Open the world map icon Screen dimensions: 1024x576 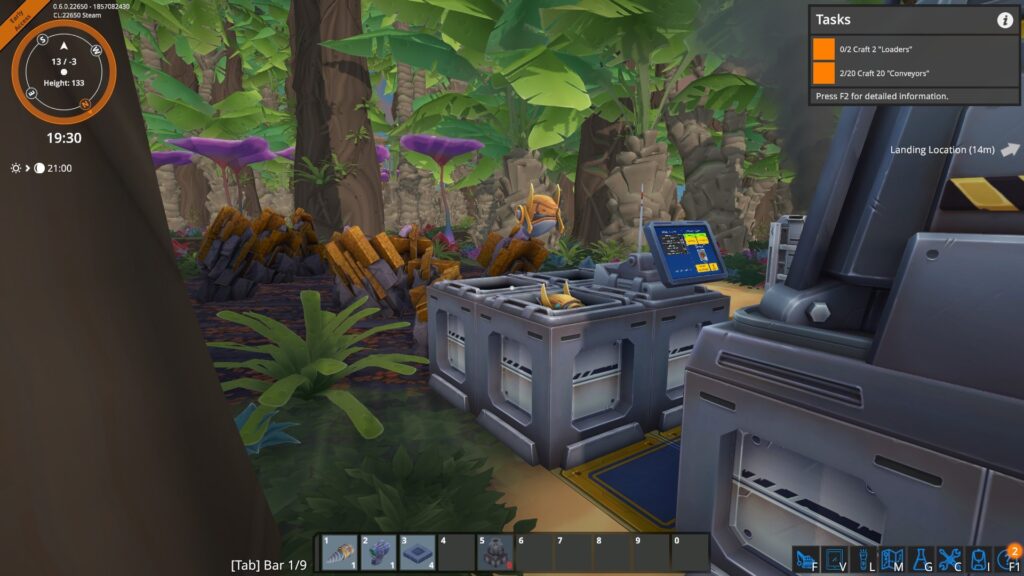(892, 559)
